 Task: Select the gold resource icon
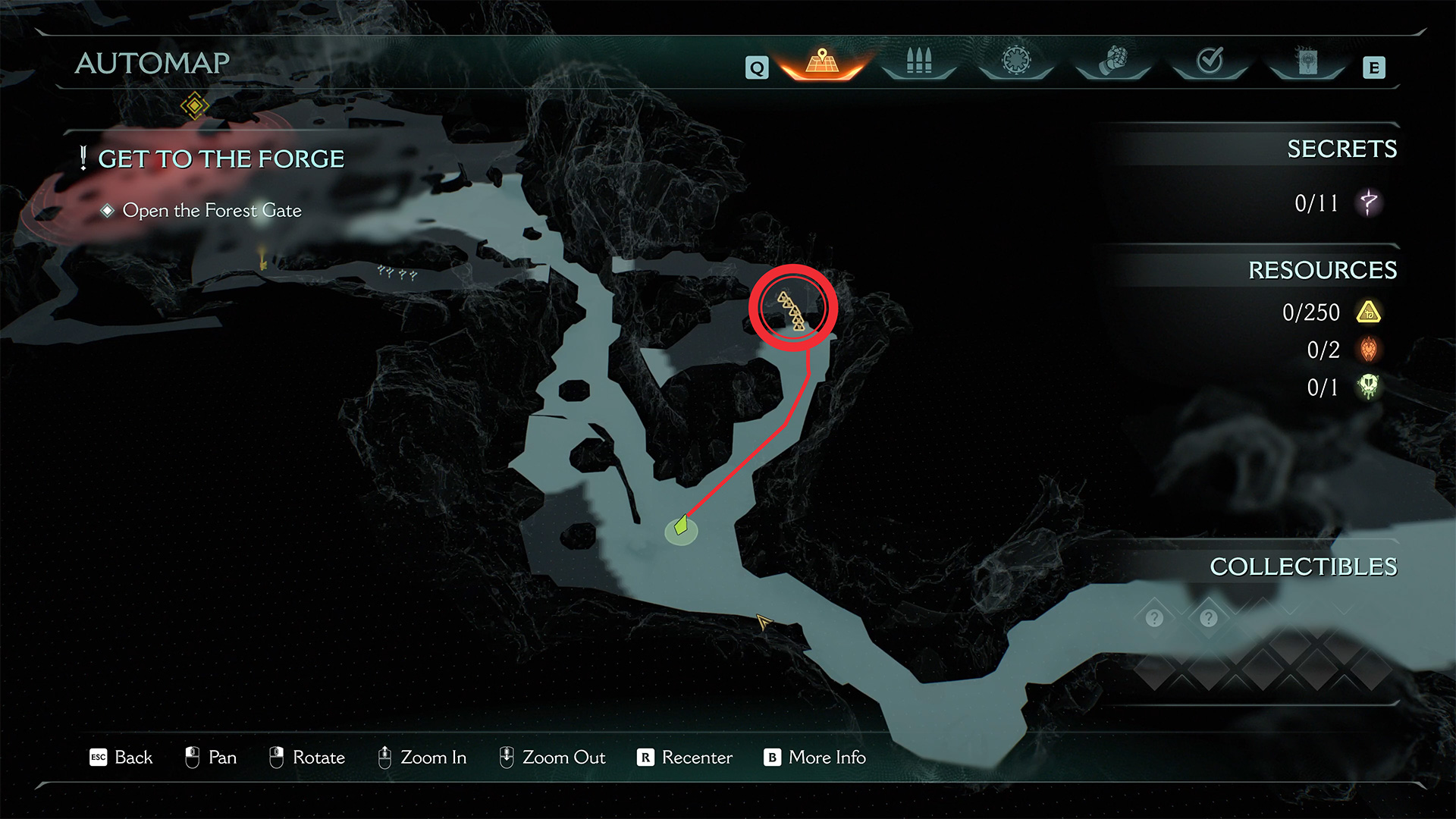1369,312
